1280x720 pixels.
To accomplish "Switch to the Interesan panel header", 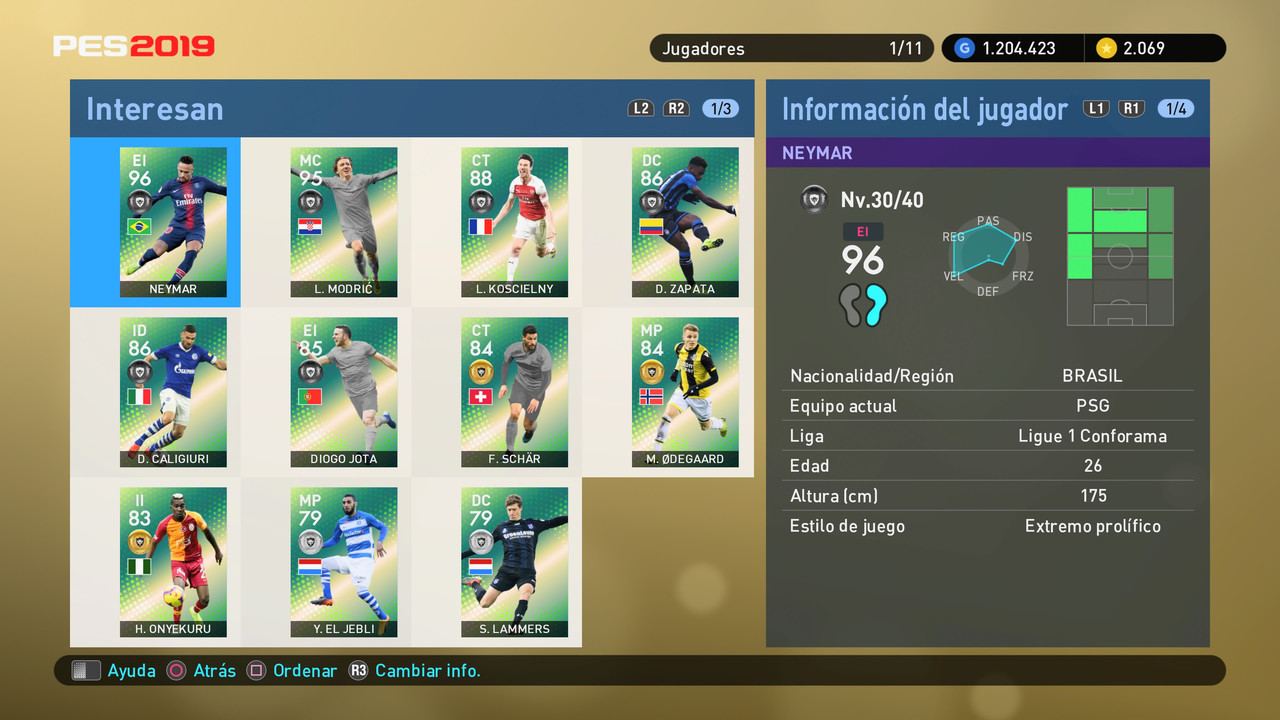I will click(x=154, y=109).
